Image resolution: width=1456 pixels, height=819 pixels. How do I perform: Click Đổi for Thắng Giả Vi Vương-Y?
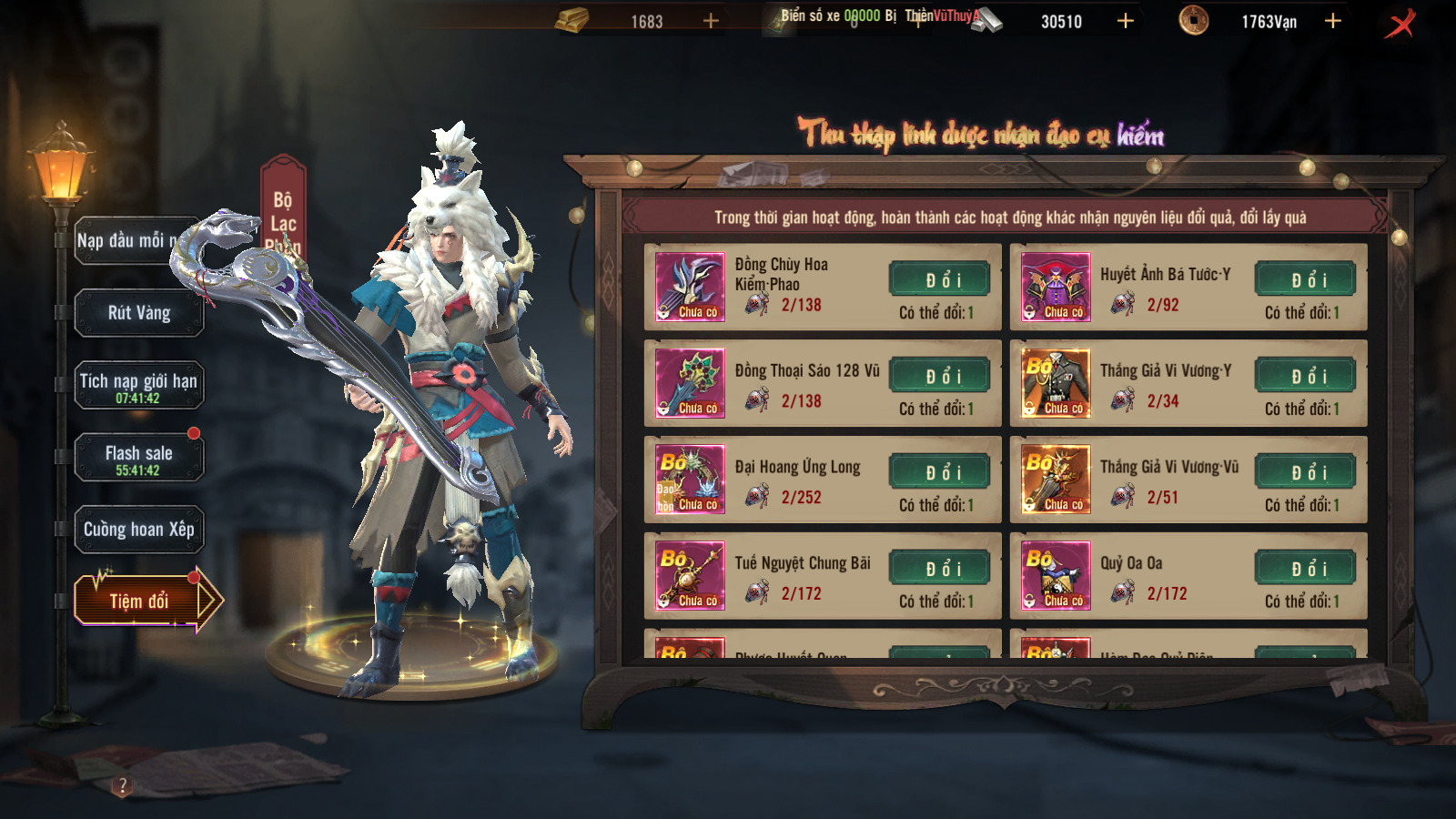[x=1306, y=376]
